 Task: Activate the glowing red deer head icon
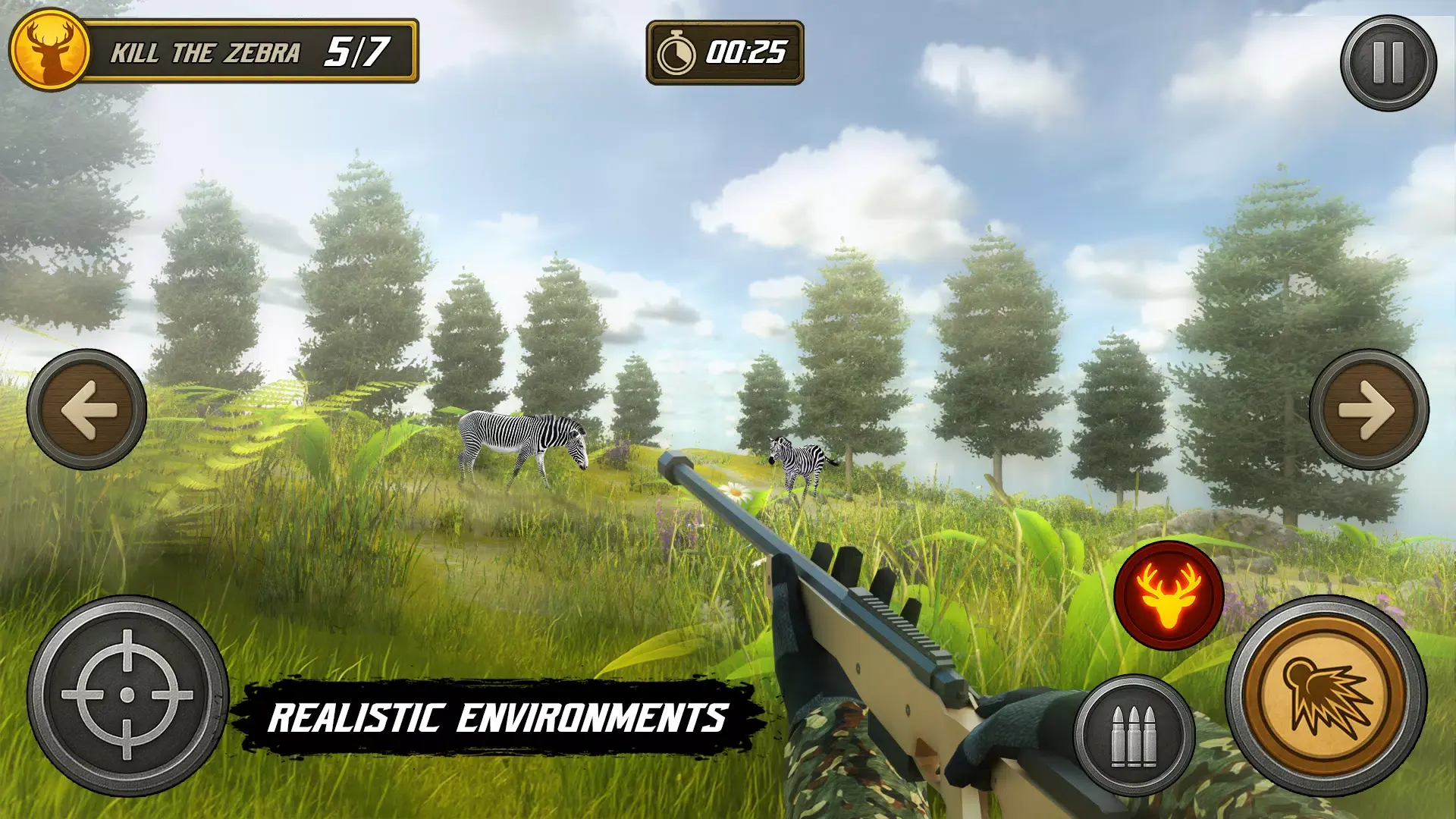pos(1169,595)
